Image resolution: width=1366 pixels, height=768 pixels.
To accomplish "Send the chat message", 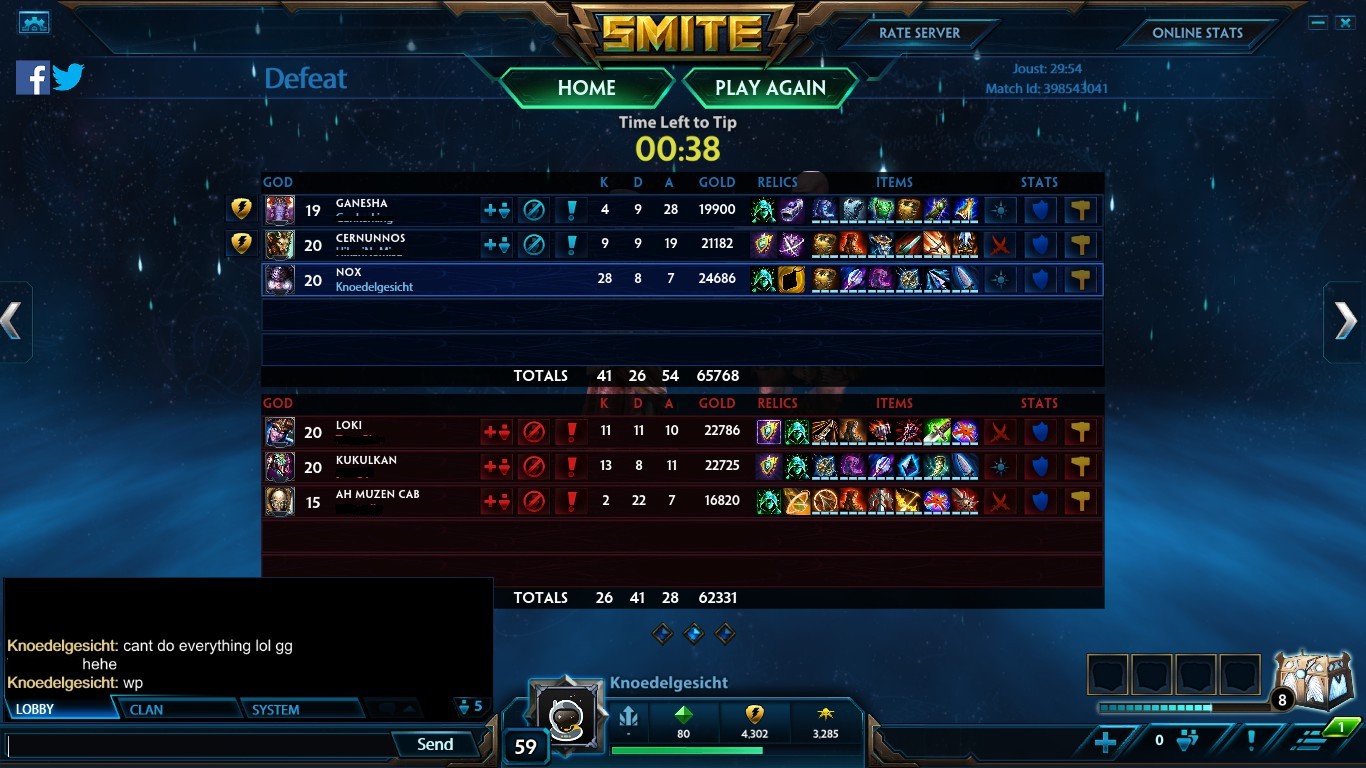I will [x=435, y=744].
